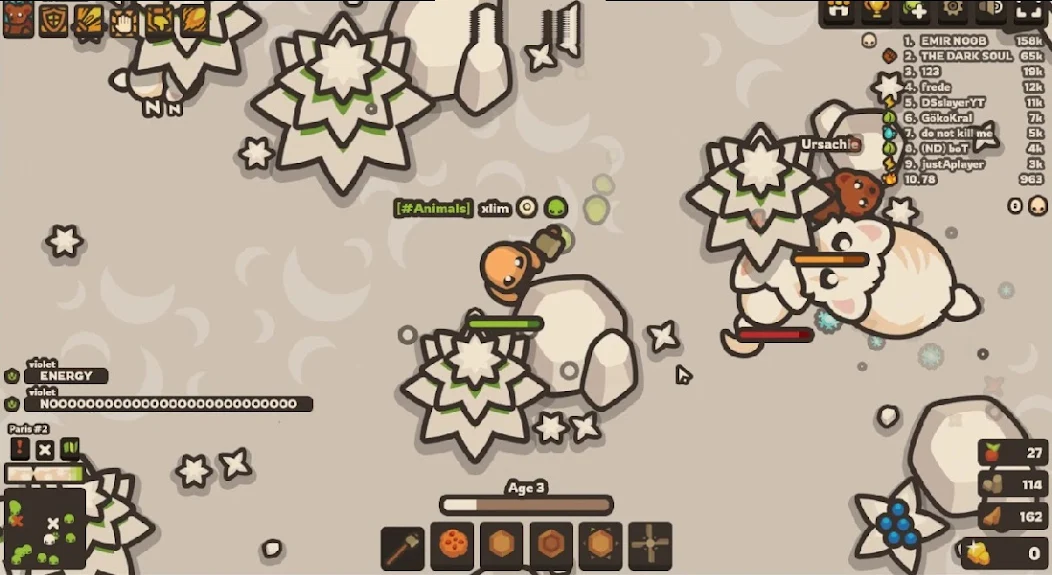Open the trophy leaderboard button

point(877,9)
